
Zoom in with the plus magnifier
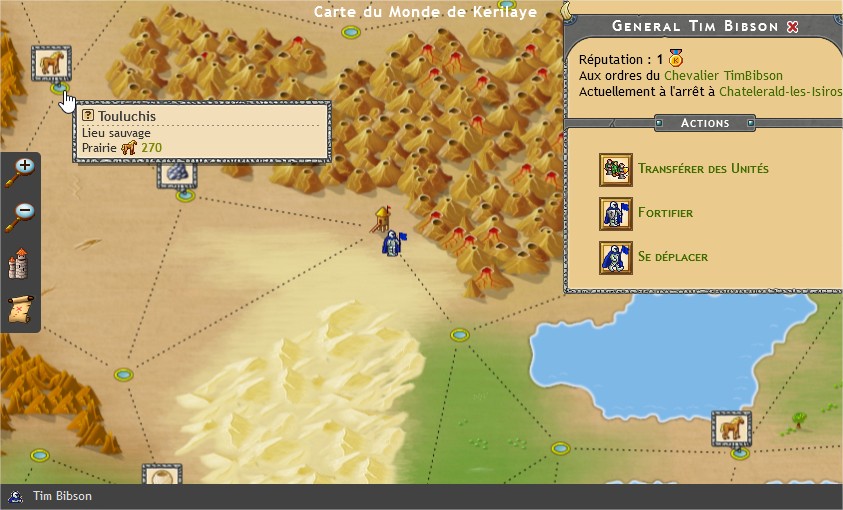coord(20,173)
